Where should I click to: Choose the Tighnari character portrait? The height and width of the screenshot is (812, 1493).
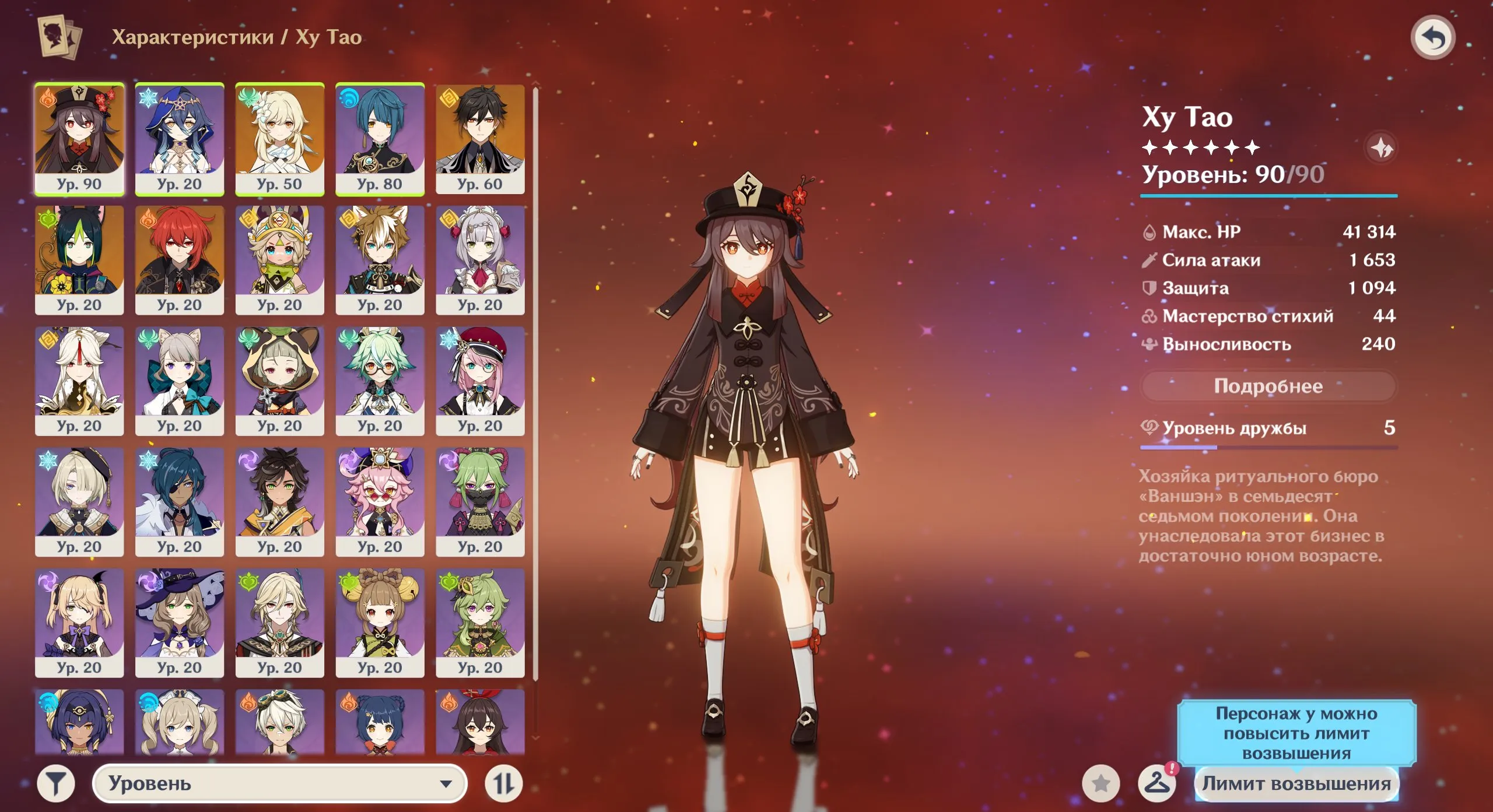coord(79,259)
